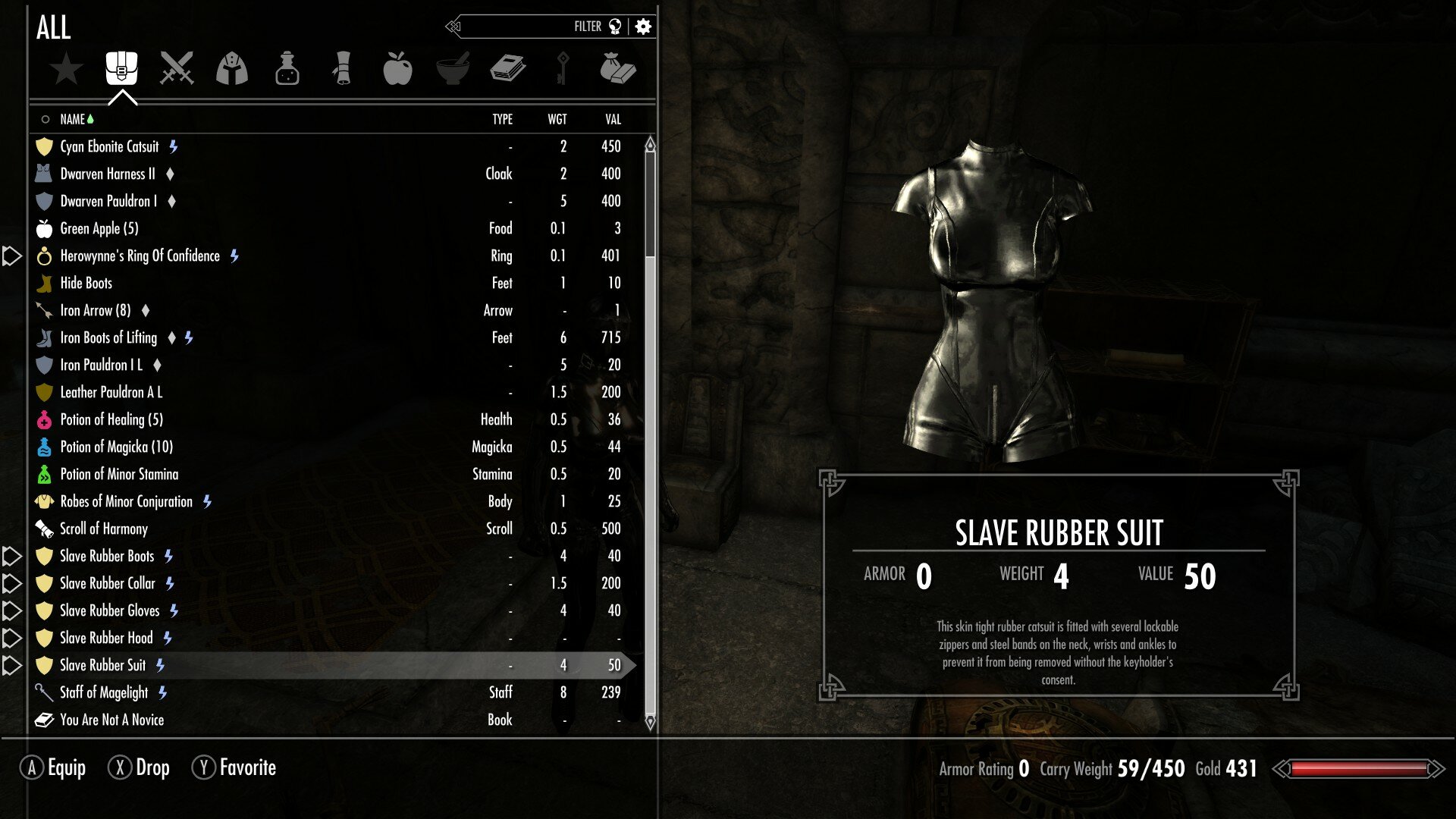Image resolution: width=1456 pixels, height=819 pixels.
Task: Switch to the Food apple category
Action: click(x=397, y=68)
